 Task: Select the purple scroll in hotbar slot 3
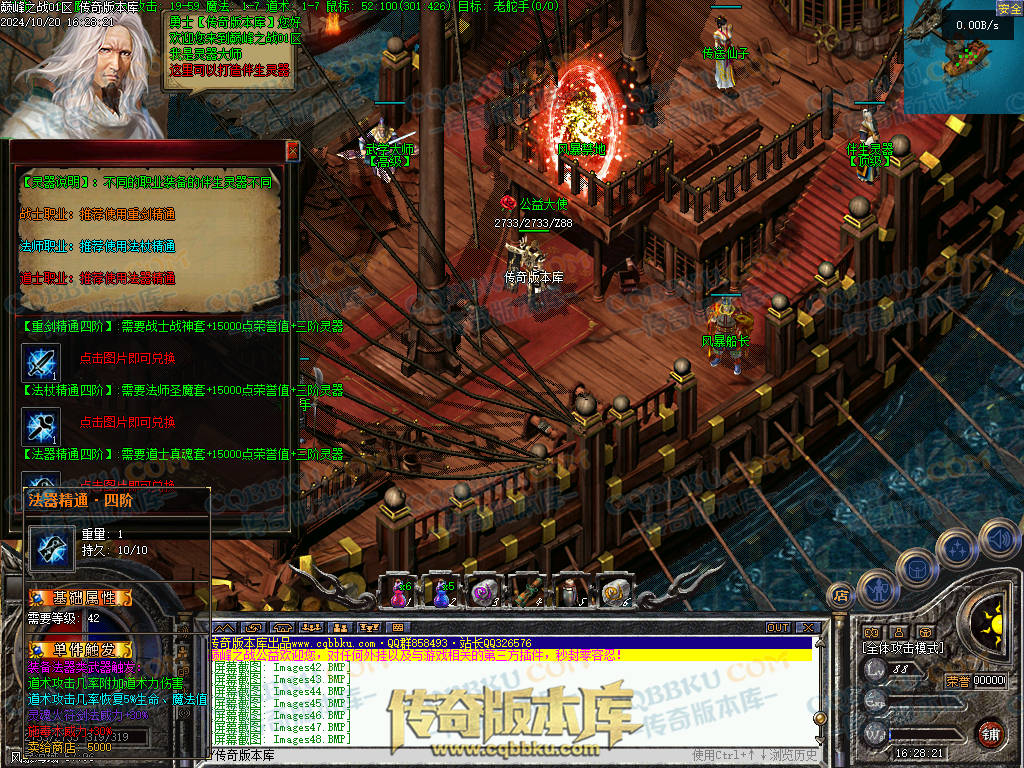(x=484, y=591)
